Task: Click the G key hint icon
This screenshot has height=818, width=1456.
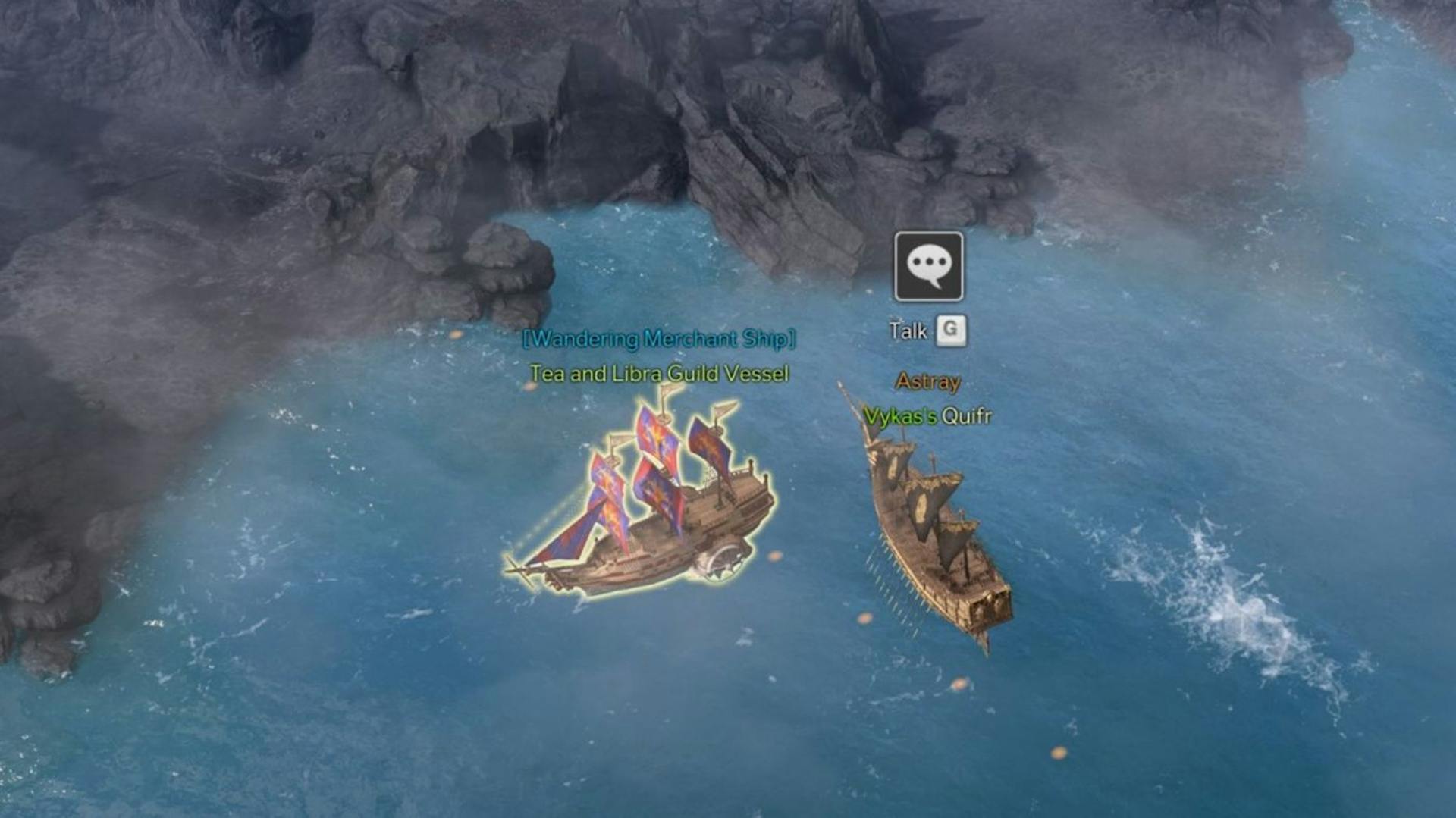Action: tap(952, 331)
